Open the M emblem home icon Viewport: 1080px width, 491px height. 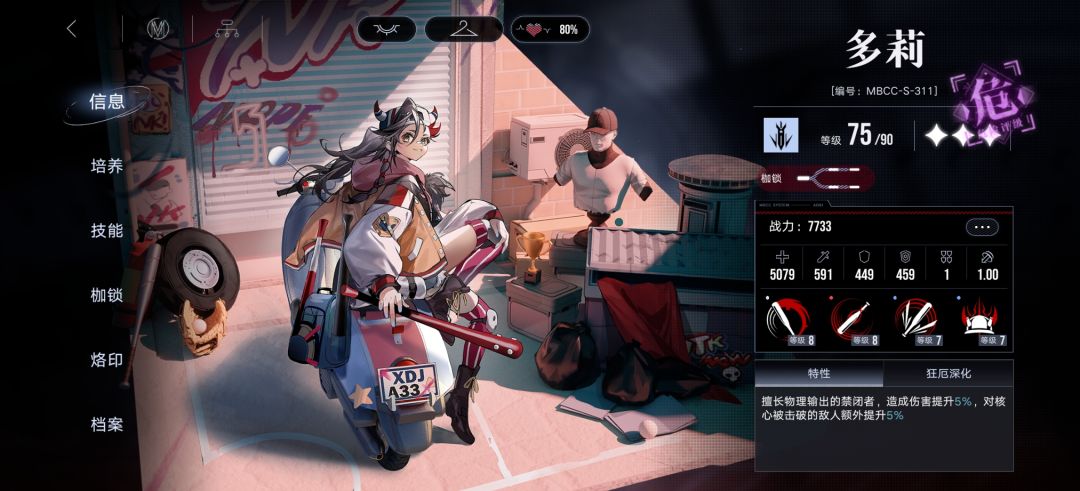157,29
